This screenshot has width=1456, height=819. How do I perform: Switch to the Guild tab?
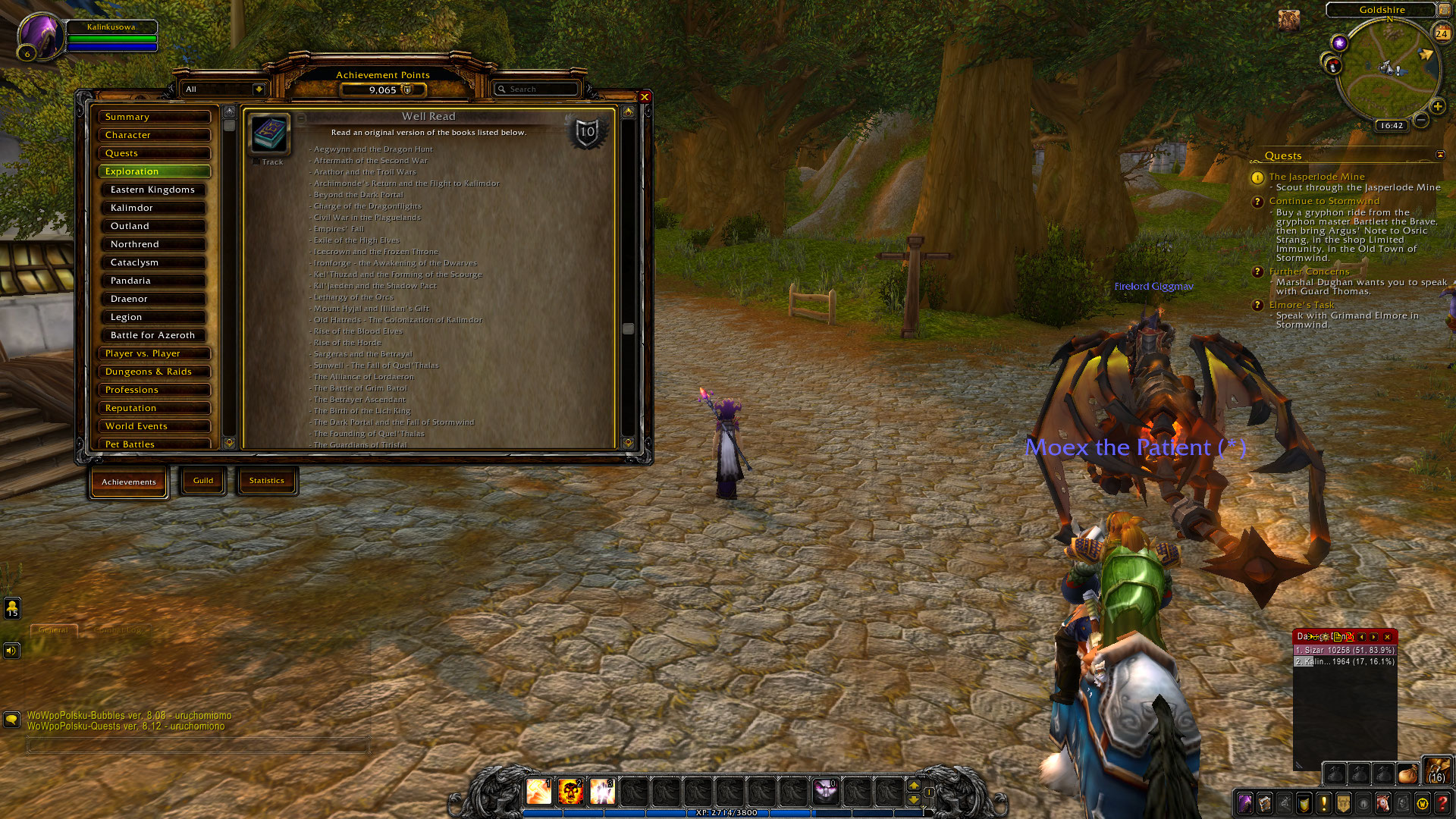[202, 480]
